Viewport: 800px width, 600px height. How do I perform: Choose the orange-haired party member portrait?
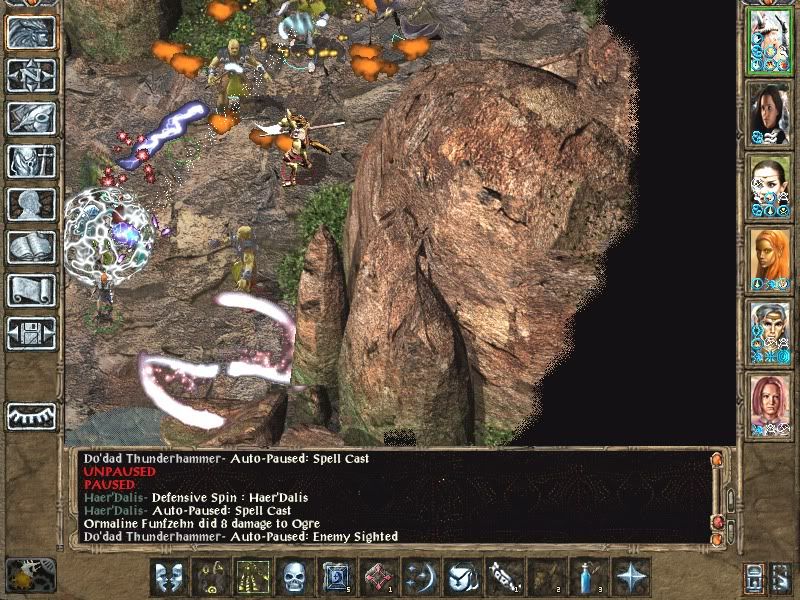[x=770, y=260]
